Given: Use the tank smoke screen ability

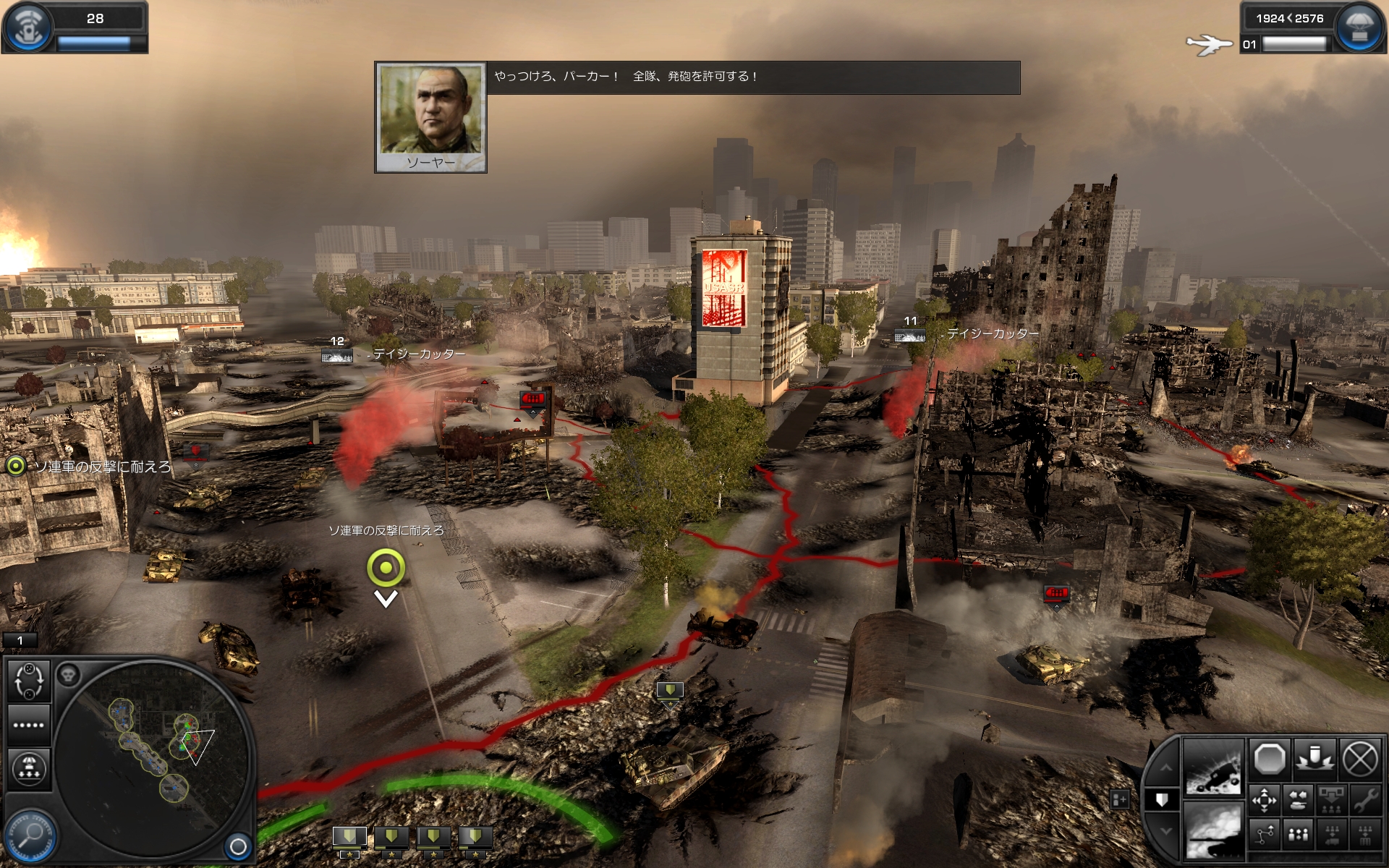Looking at the screenshot, I should click(1213, 830).
